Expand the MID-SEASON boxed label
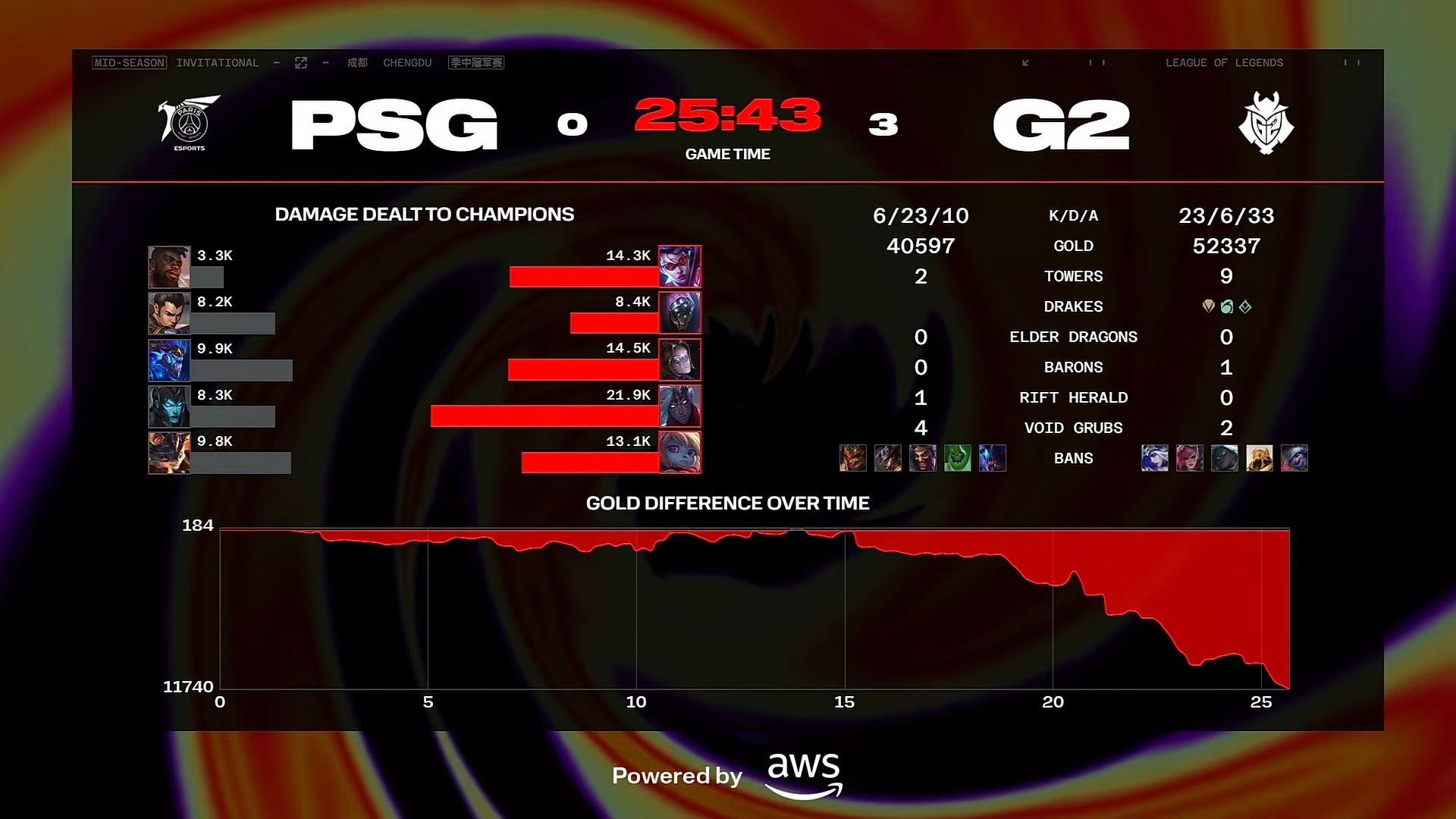Viewport: 1456px width, 819px height. (x=129, y=63)
